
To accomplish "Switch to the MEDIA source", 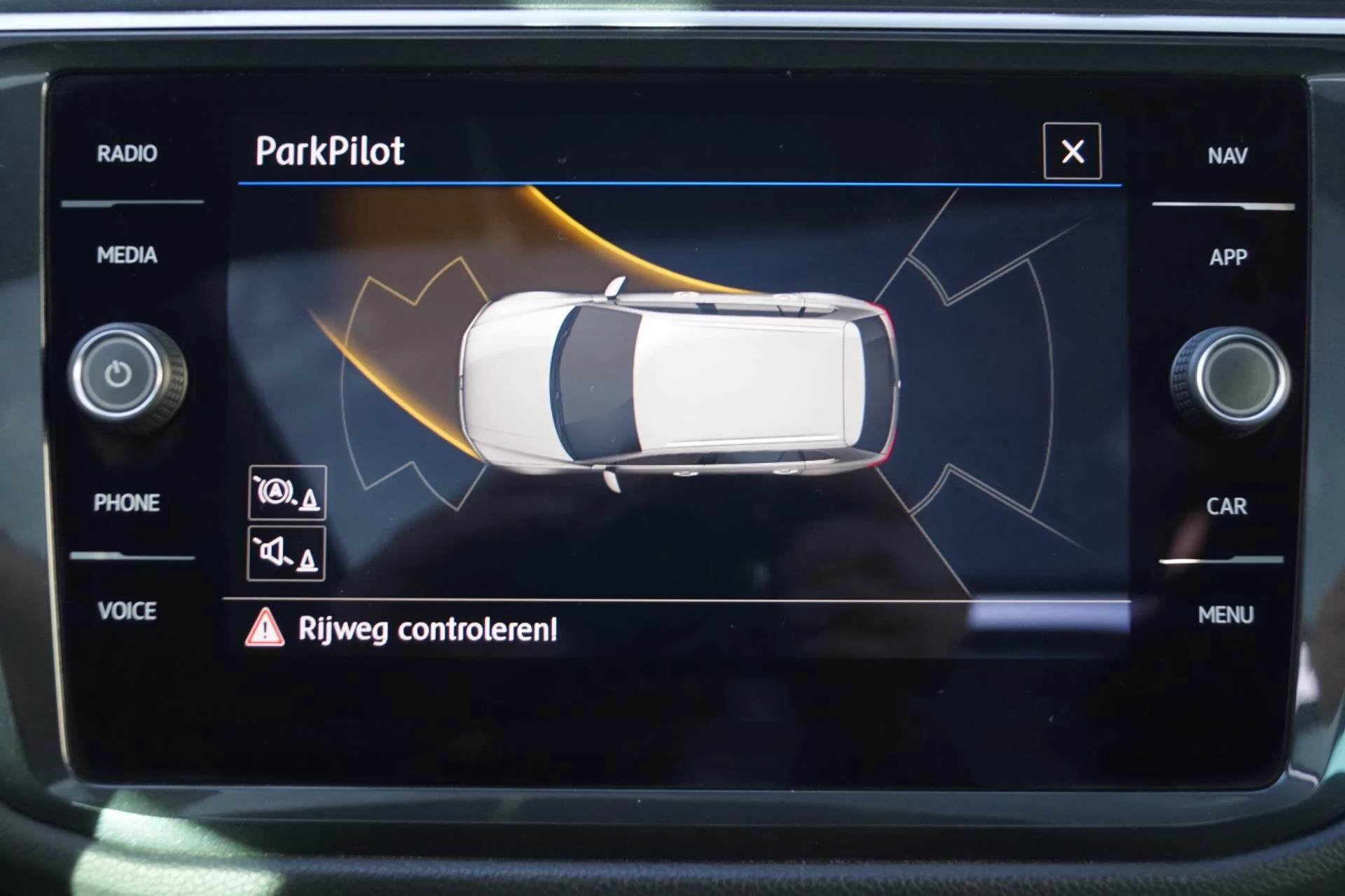I will 127,255.
